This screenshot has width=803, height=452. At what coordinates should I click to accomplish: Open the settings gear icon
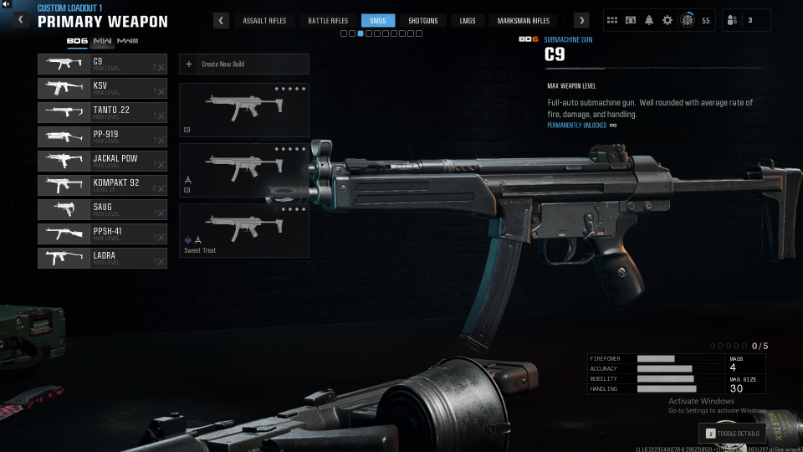click(x=668, y=20)
